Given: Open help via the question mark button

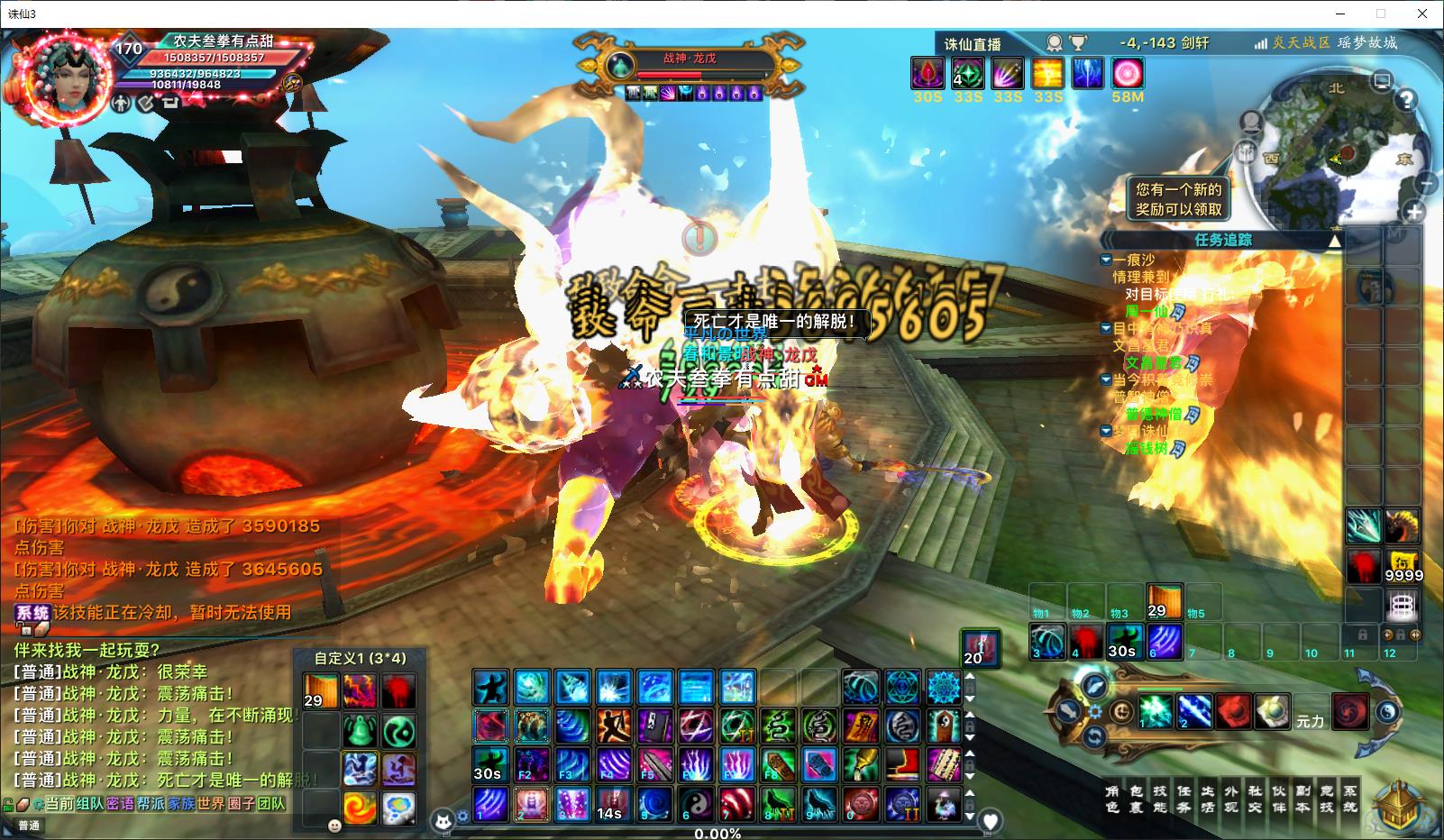Looking at the screenshot, I should 1406,100.
